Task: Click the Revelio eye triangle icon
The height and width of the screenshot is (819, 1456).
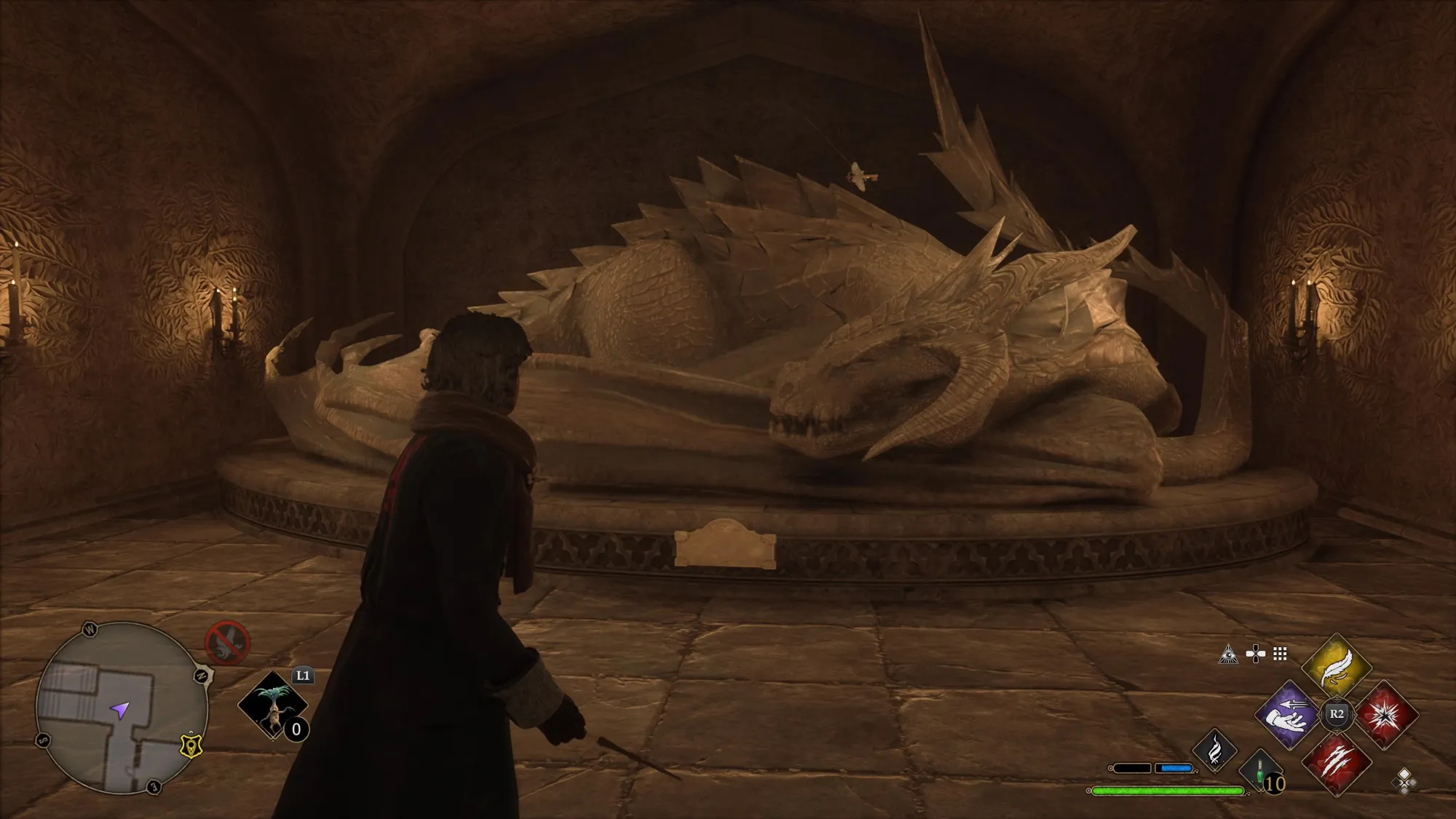Action: 1229,654
